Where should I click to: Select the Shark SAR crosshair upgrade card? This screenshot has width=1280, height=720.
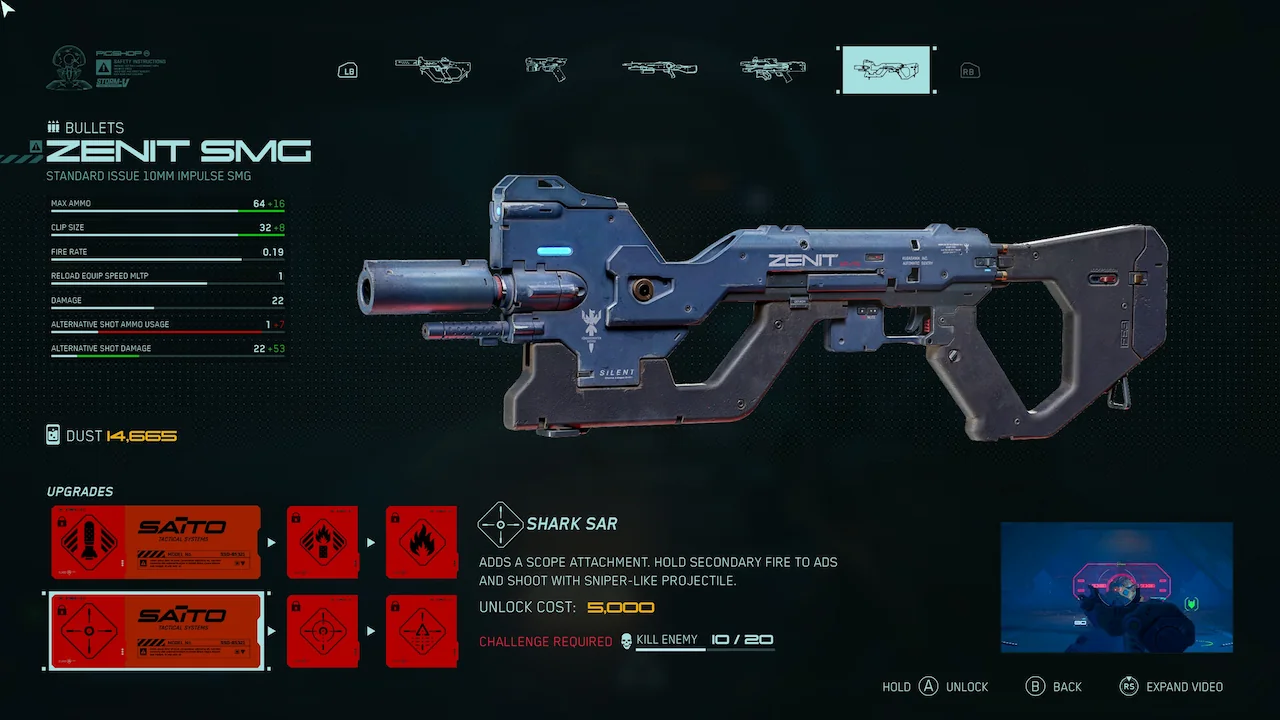coord(156,631)
